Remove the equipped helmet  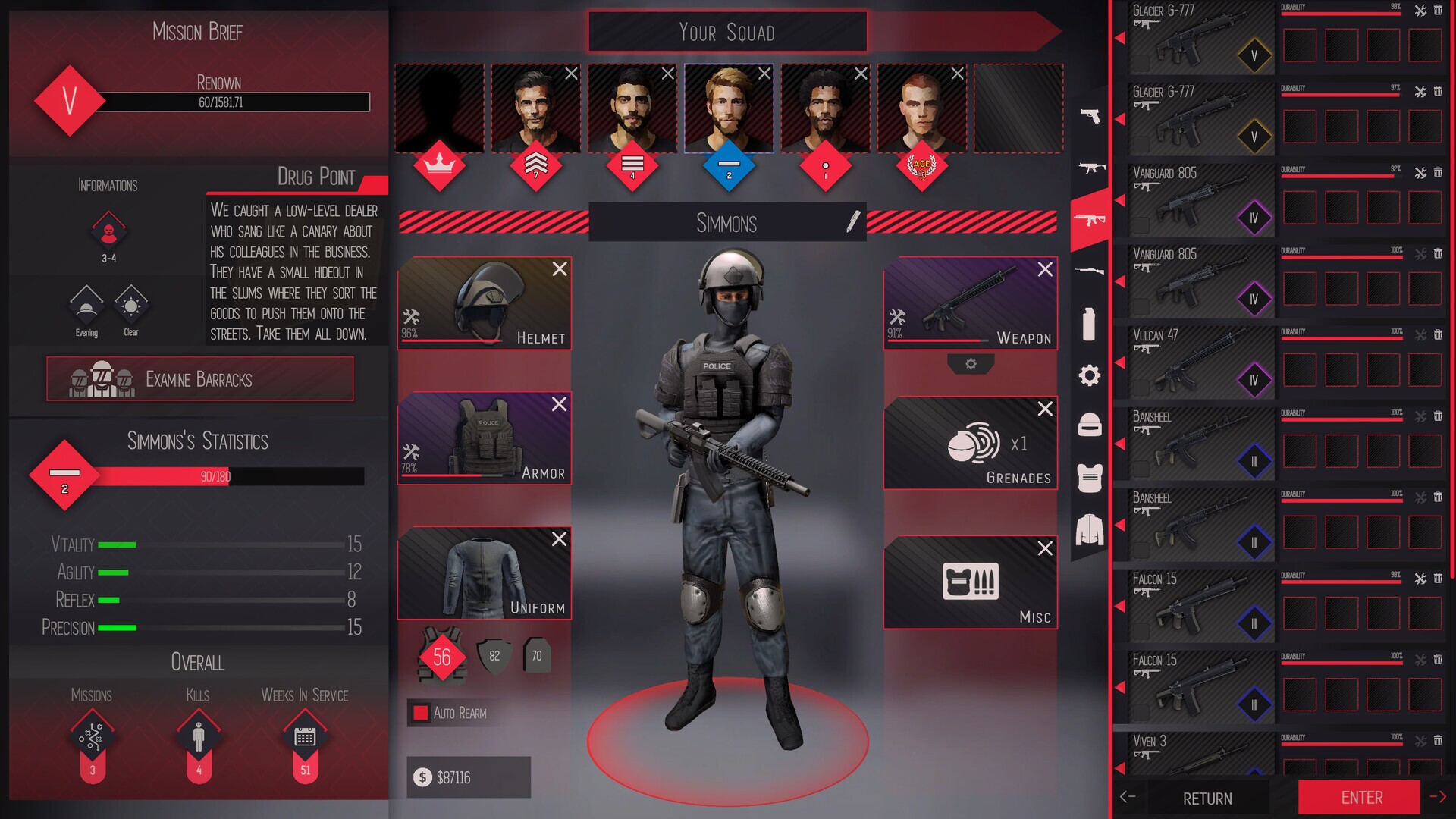click(x=560, y=269)
